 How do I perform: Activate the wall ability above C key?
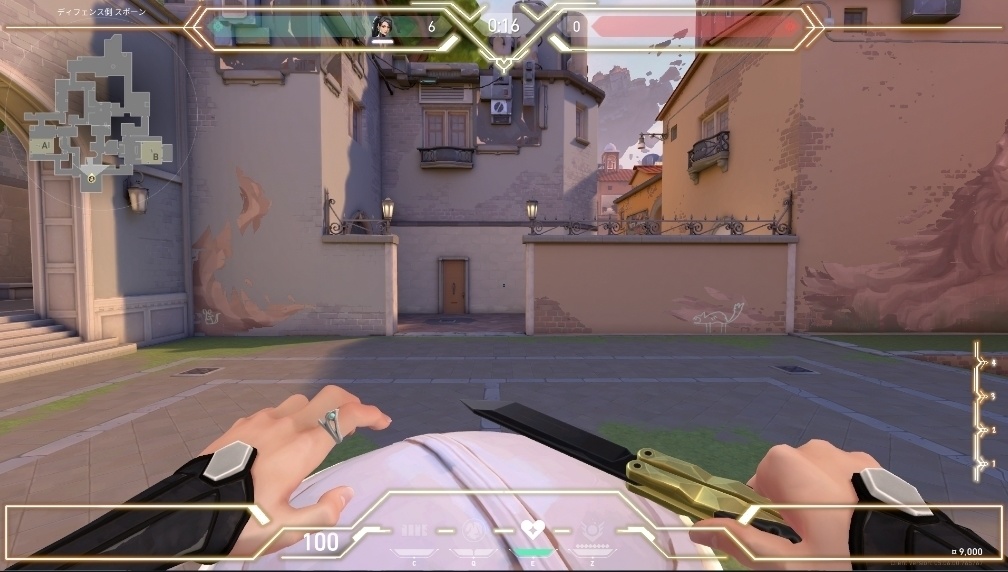point(413,530)
